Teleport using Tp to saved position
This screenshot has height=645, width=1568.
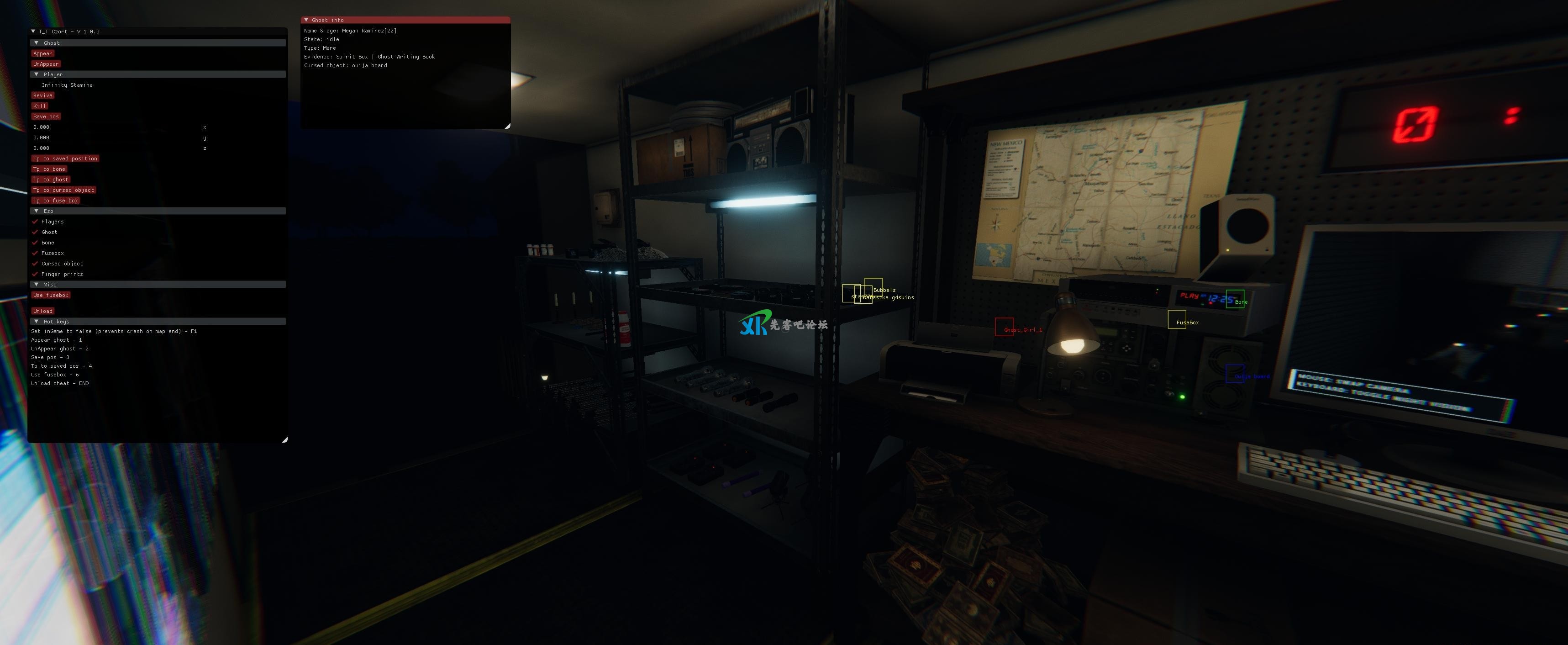(x=65, y=159)
